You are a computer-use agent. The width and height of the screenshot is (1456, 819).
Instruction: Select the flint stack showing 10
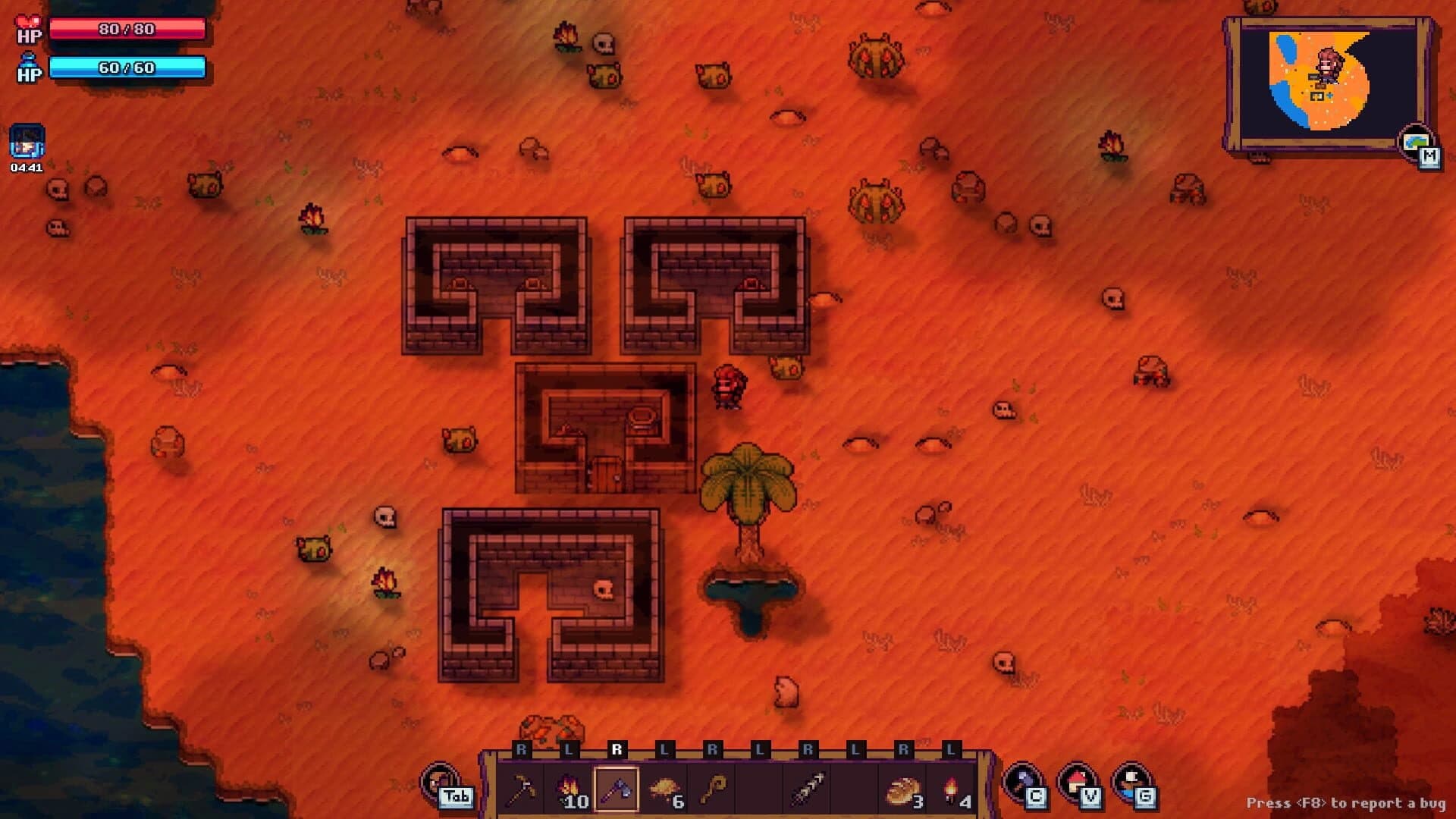(570, 787)
